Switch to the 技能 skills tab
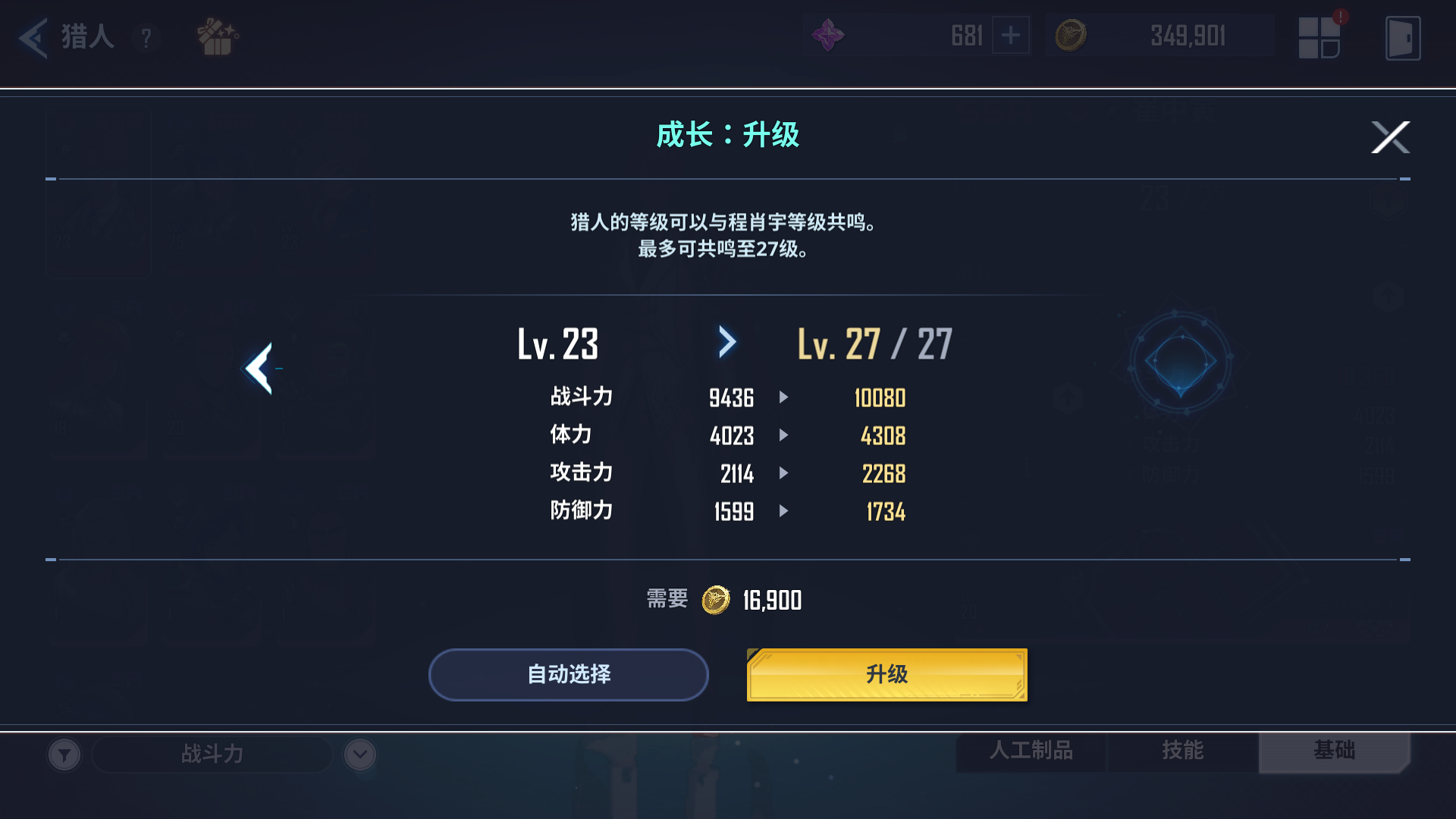 click(x=1183, y=752)
